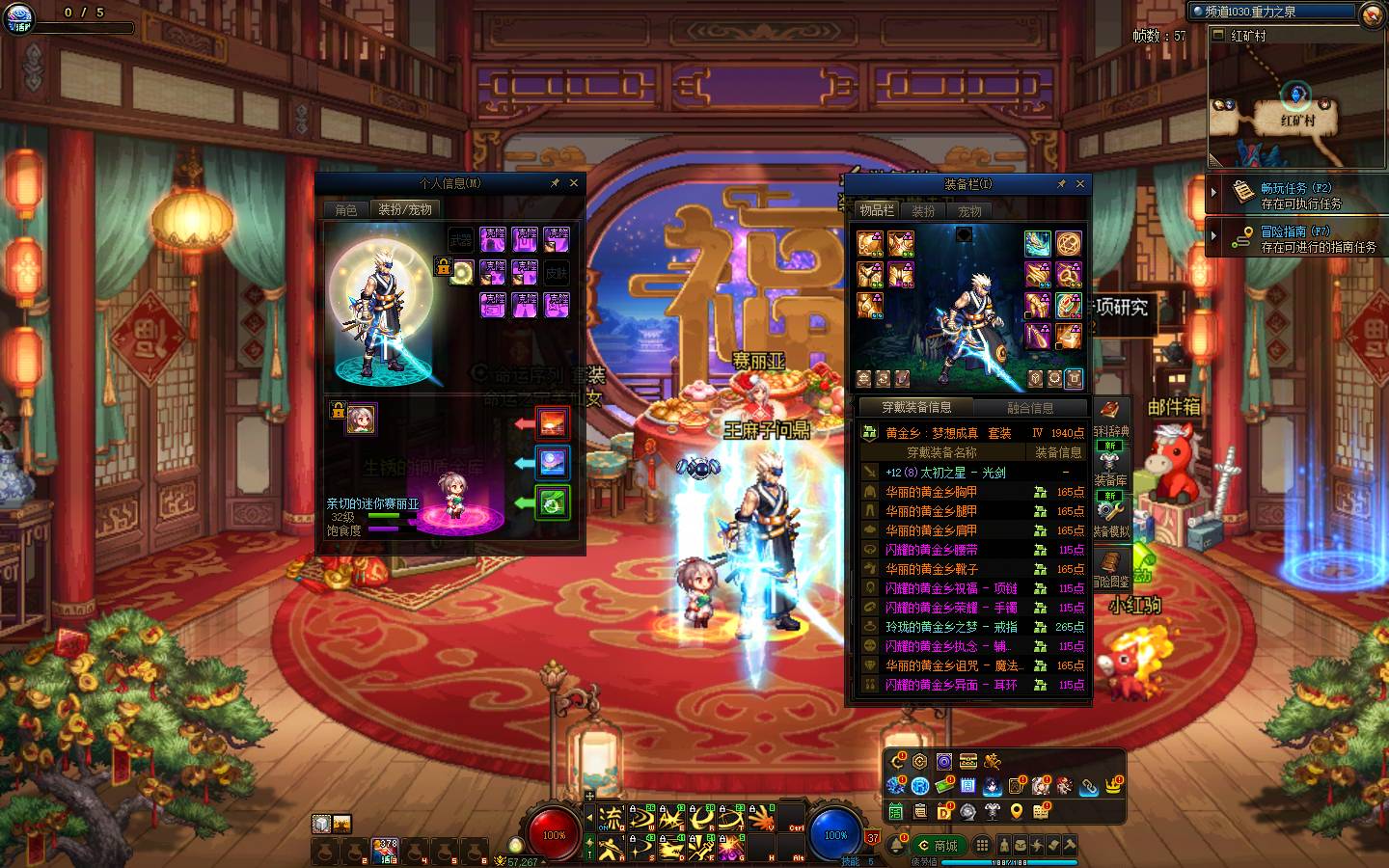The image size is (1389, 868).
Task: Click the yellow map pin icon
Action: [x=1016, y=811]
